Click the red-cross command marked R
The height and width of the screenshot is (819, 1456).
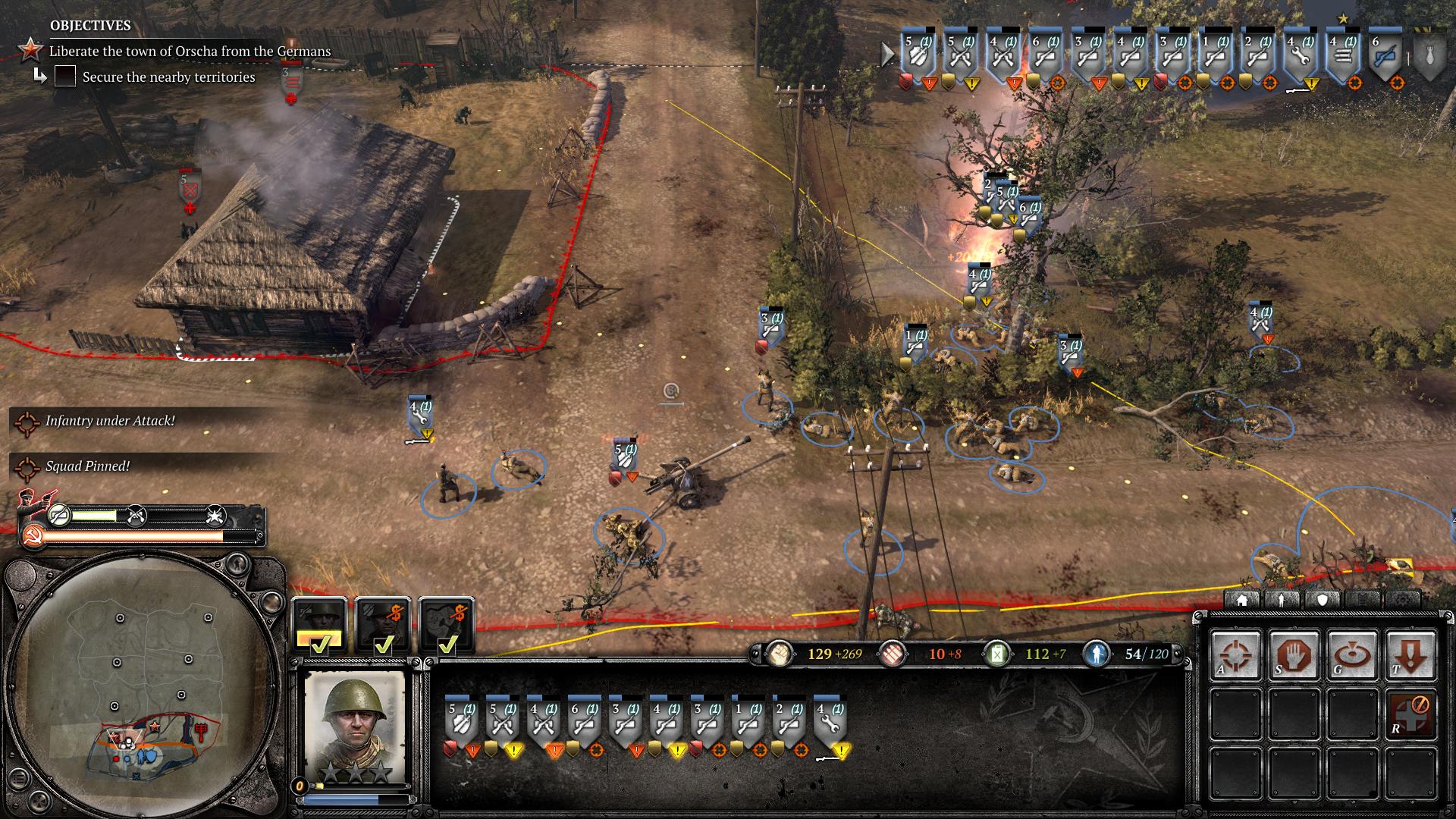(1410, 714)
